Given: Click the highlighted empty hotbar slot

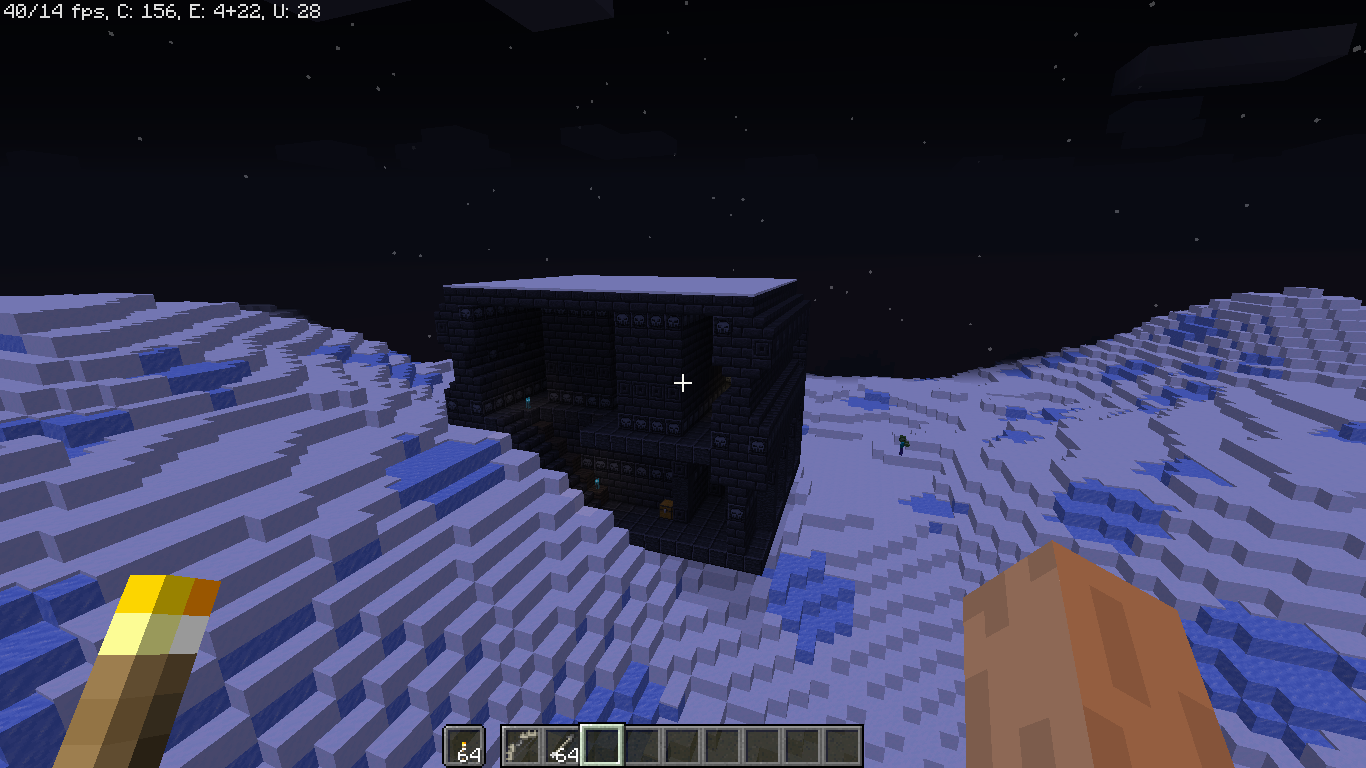Looking at the screenshot, I should [x=604, y=746].
